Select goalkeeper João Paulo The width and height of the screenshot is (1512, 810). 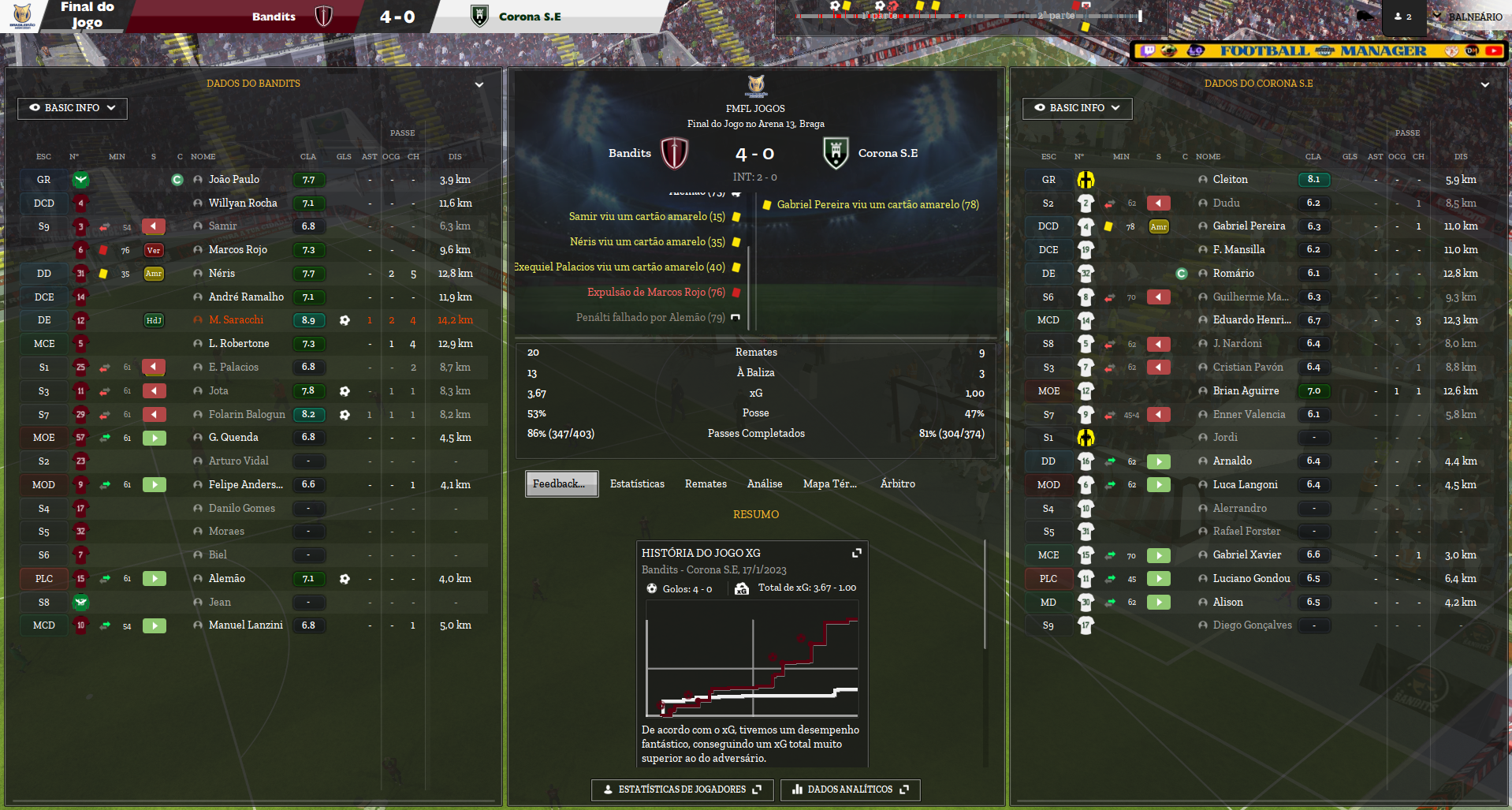coord(234,180)
